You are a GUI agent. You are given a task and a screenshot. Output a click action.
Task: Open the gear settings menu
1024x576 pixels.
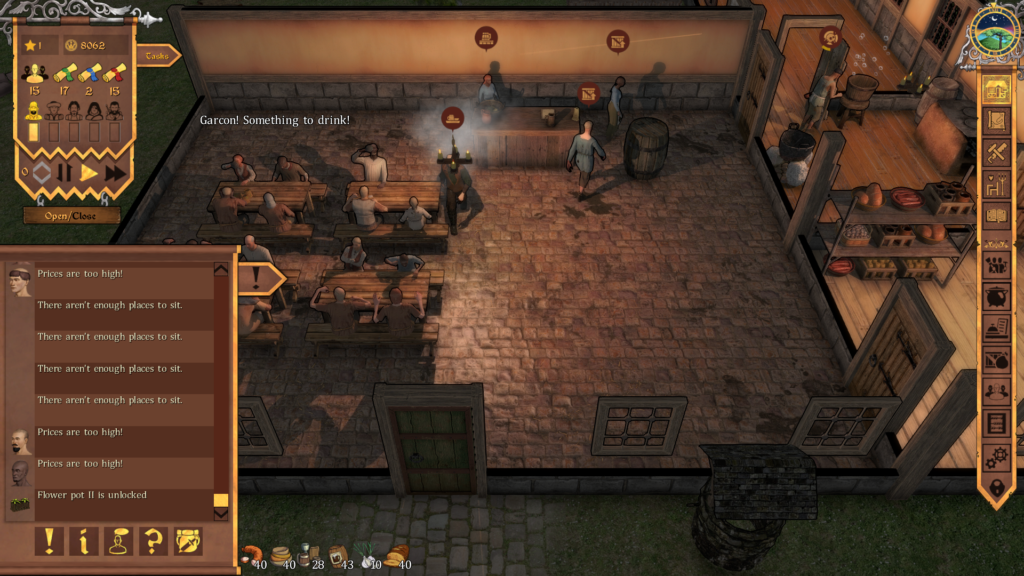pyautogui.click(x=995, y=457)
